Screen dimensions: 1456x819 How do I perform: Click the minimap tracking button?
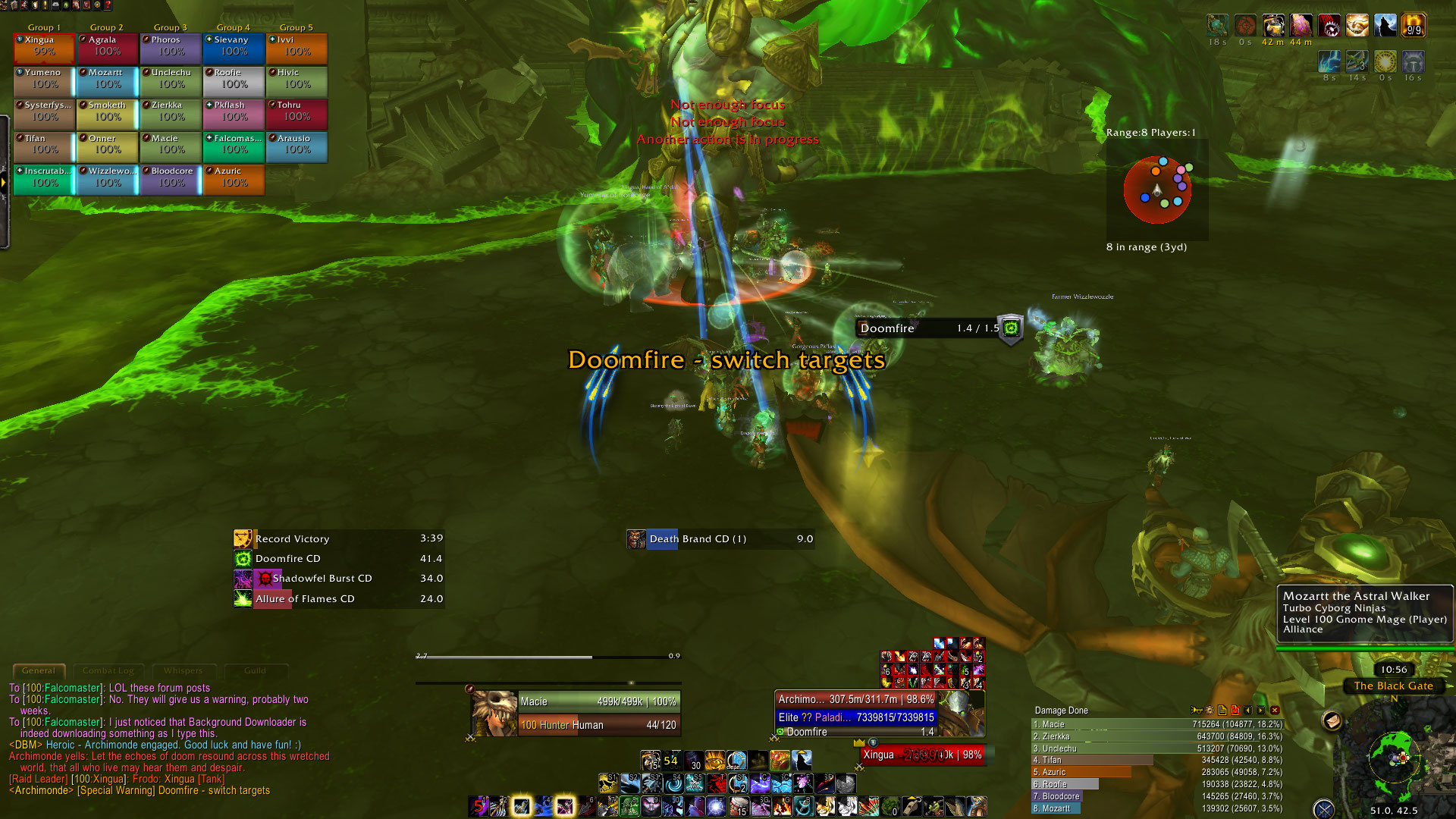pyautogui.click(x=1332, y=720)
